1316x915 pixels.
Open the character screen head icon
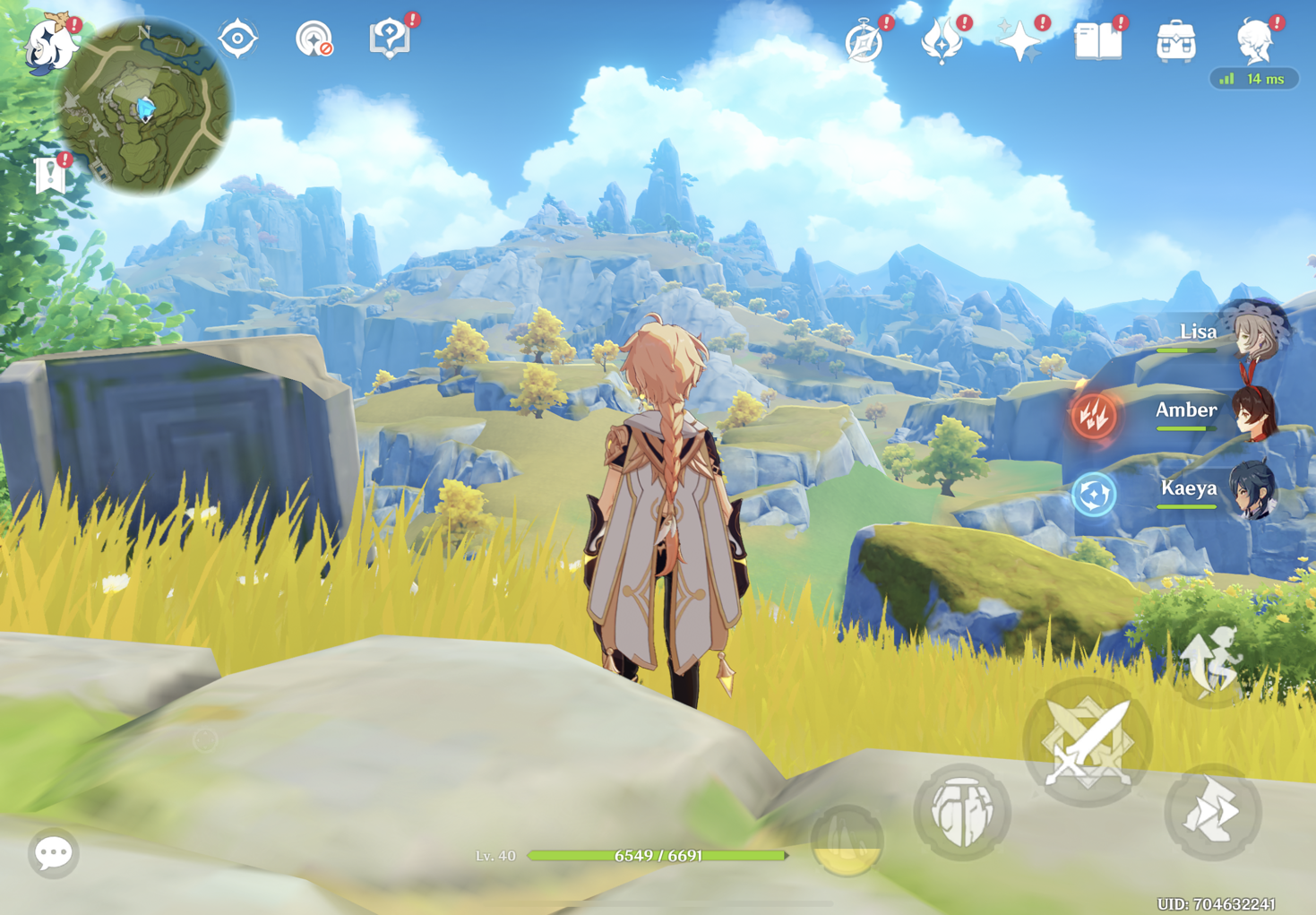(x=1254, y=42)
